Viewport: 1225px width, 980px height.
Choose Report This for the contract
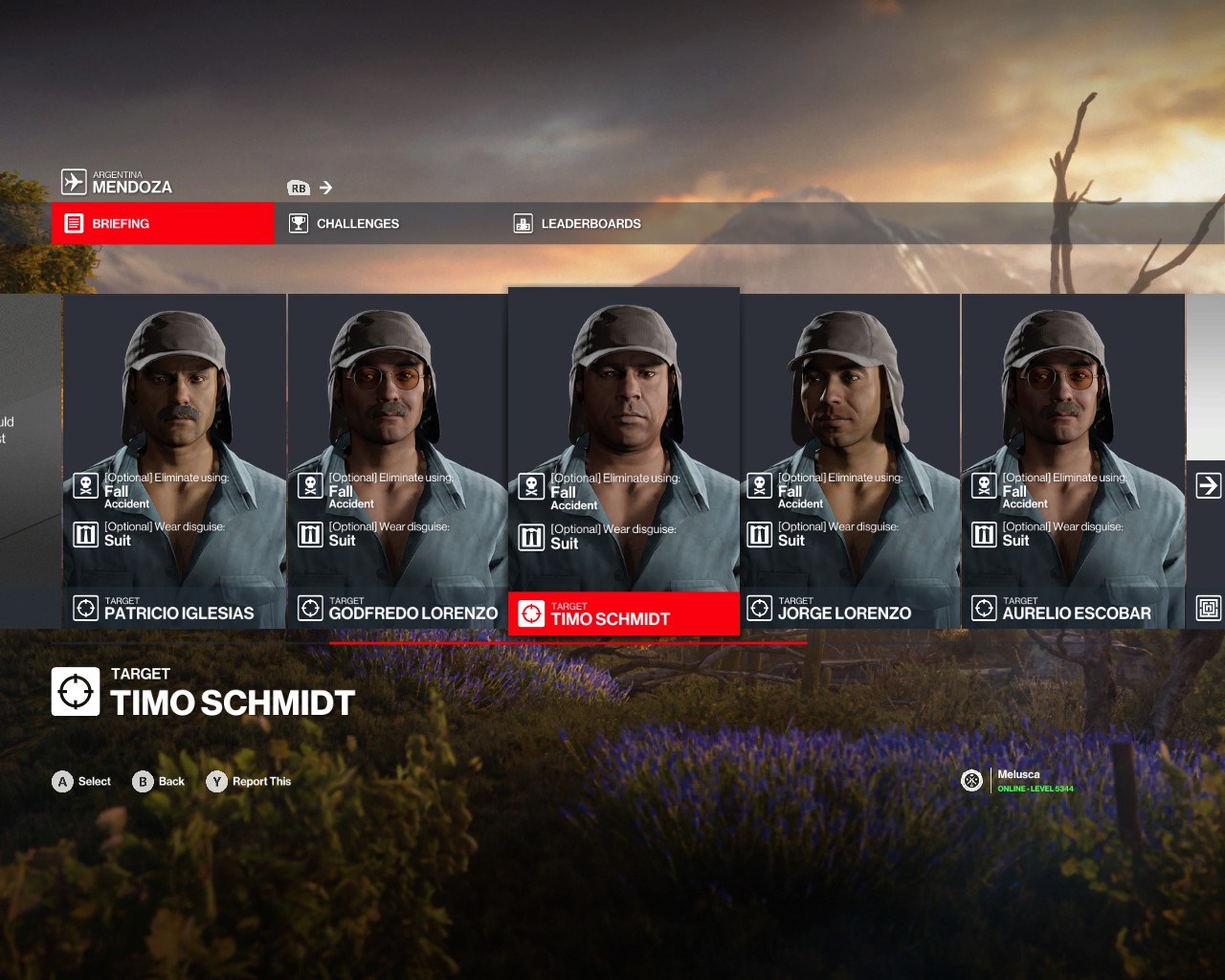(x=249, y=782)
